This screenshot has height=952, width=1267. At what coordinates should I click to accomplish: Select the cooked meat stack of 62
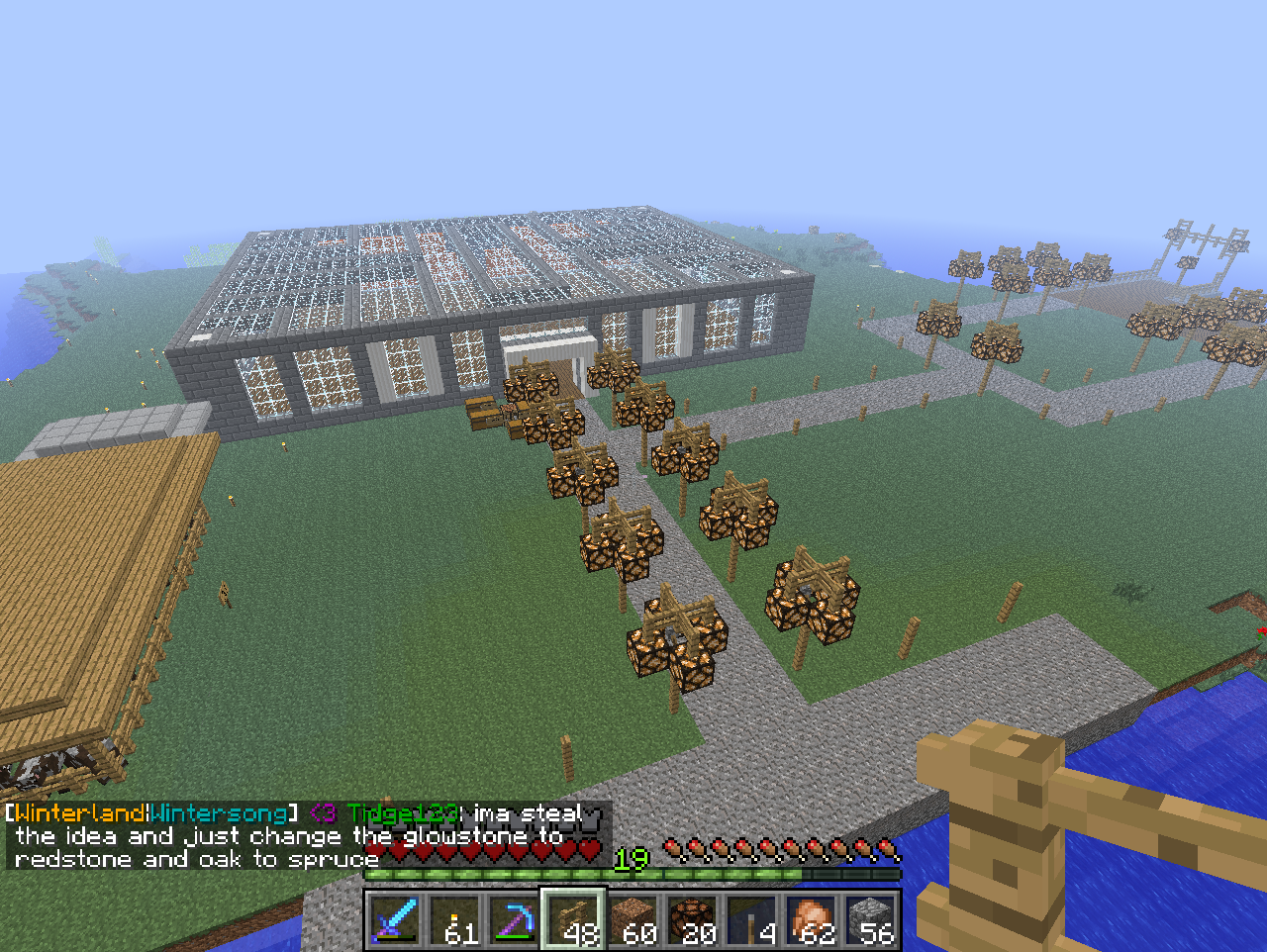pyautogui.click(x=811, y=920)
